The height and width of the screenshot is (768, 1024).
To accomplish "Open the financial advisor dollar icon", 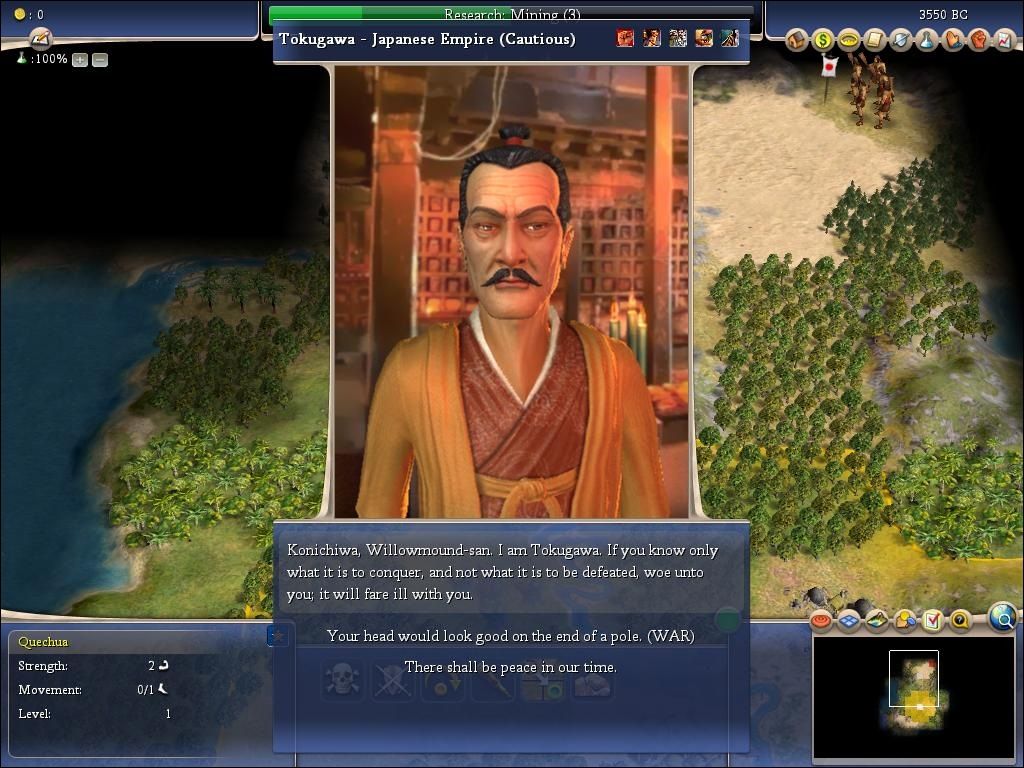I will click(823, 40).
